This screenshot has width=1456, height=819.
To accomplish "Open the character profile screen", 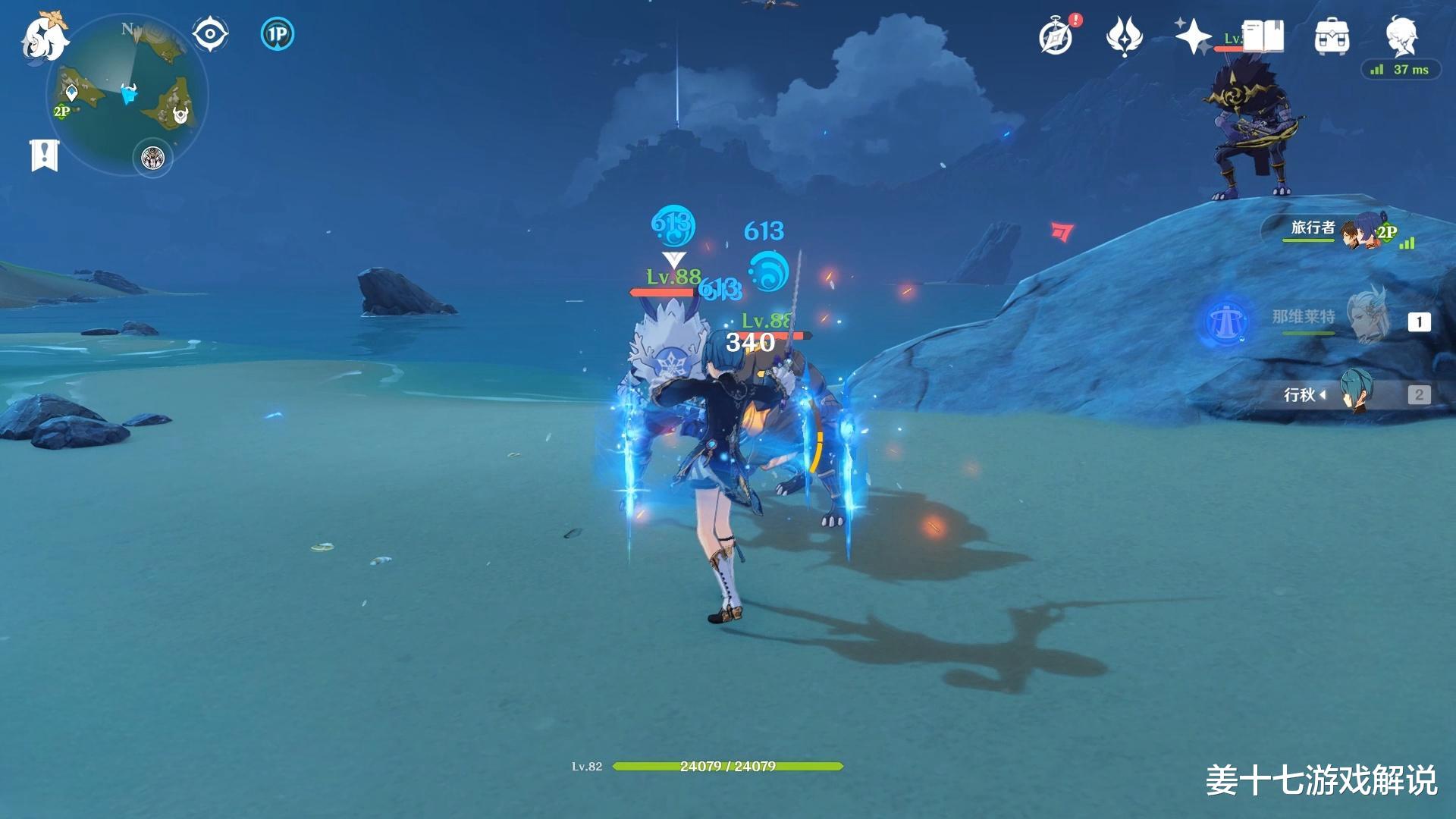I will point(1400,35).
